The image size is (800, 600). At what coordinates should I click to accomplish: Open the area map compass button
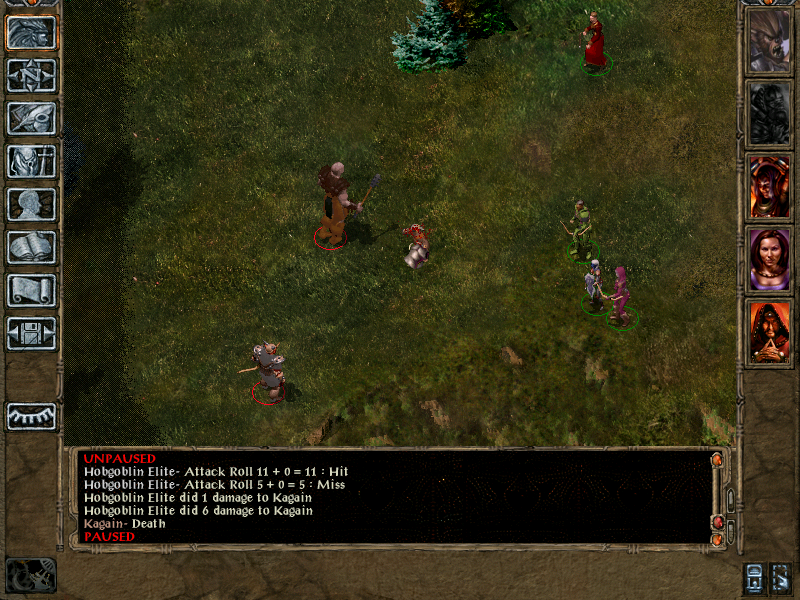pyautogui.click(x=31, y=76)
